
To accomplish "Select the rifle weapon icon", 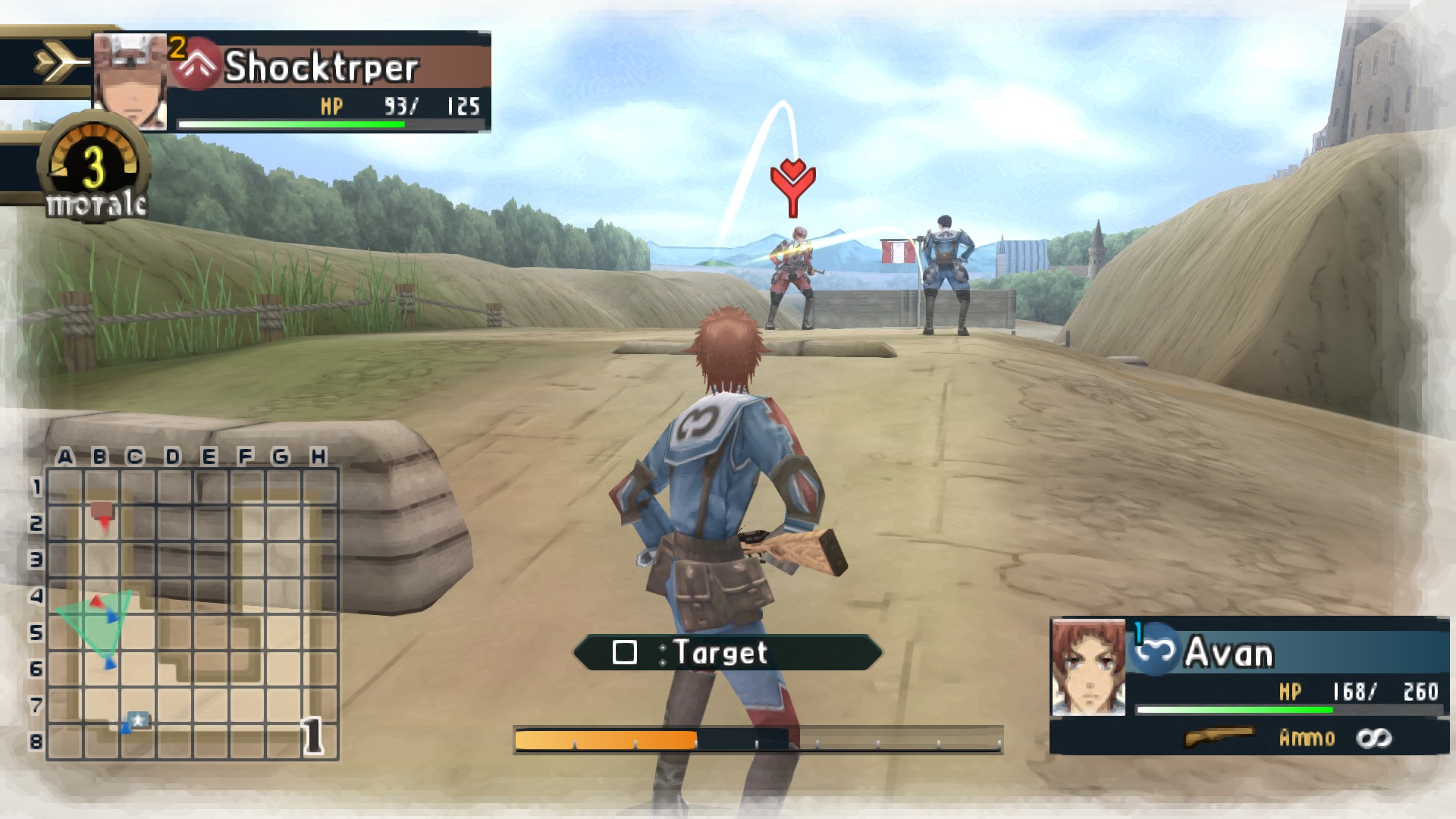I will pos(1218,737).
